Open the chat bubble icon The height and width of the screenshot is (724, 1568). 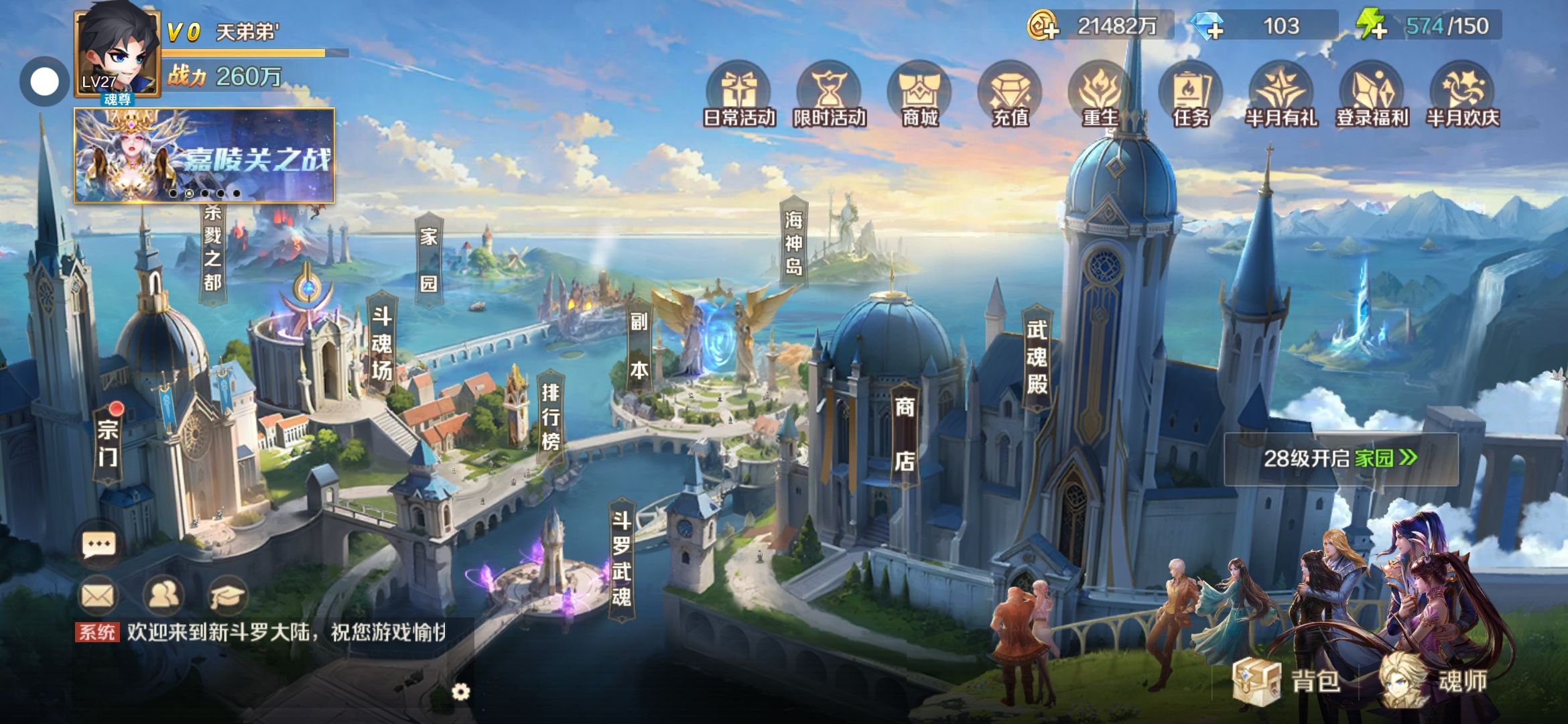(x=99, y=544)
